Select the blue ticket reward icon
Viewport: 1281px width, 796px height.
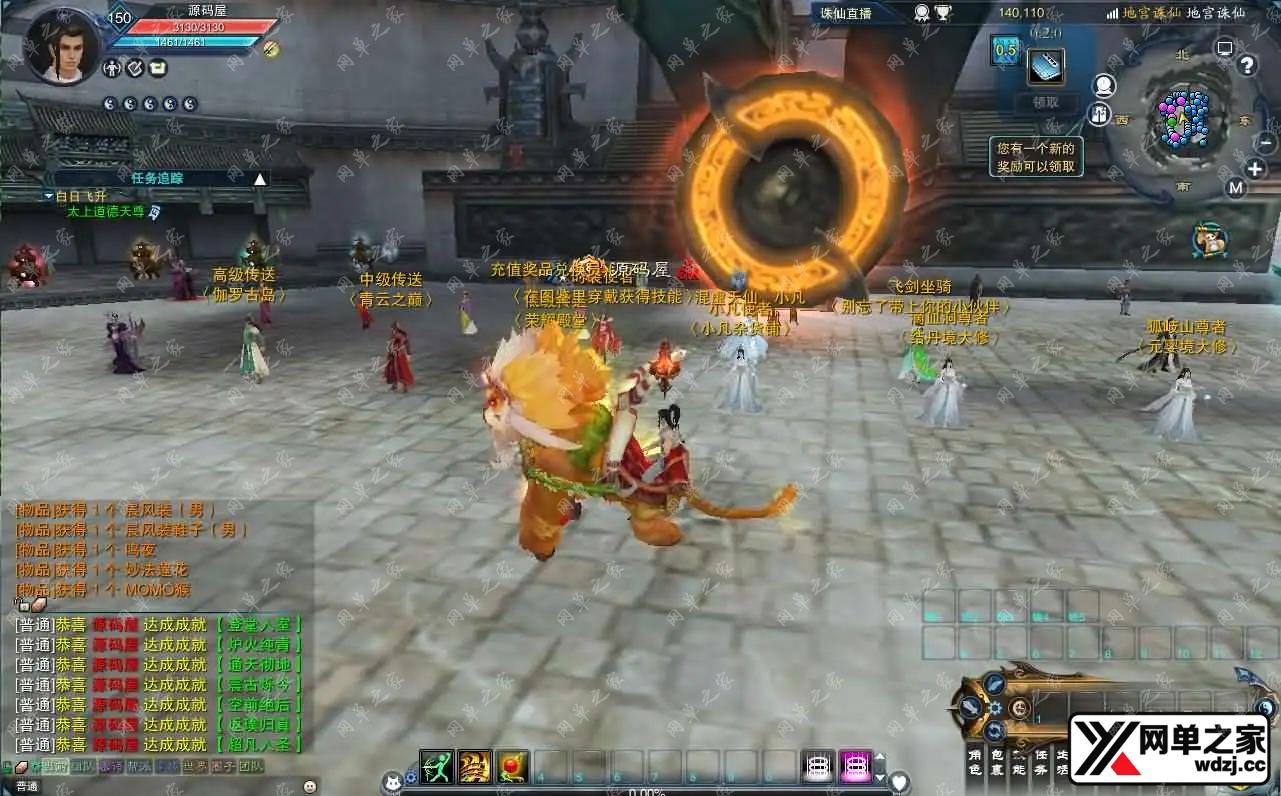pyautogui.click(x=1046, y=67)
